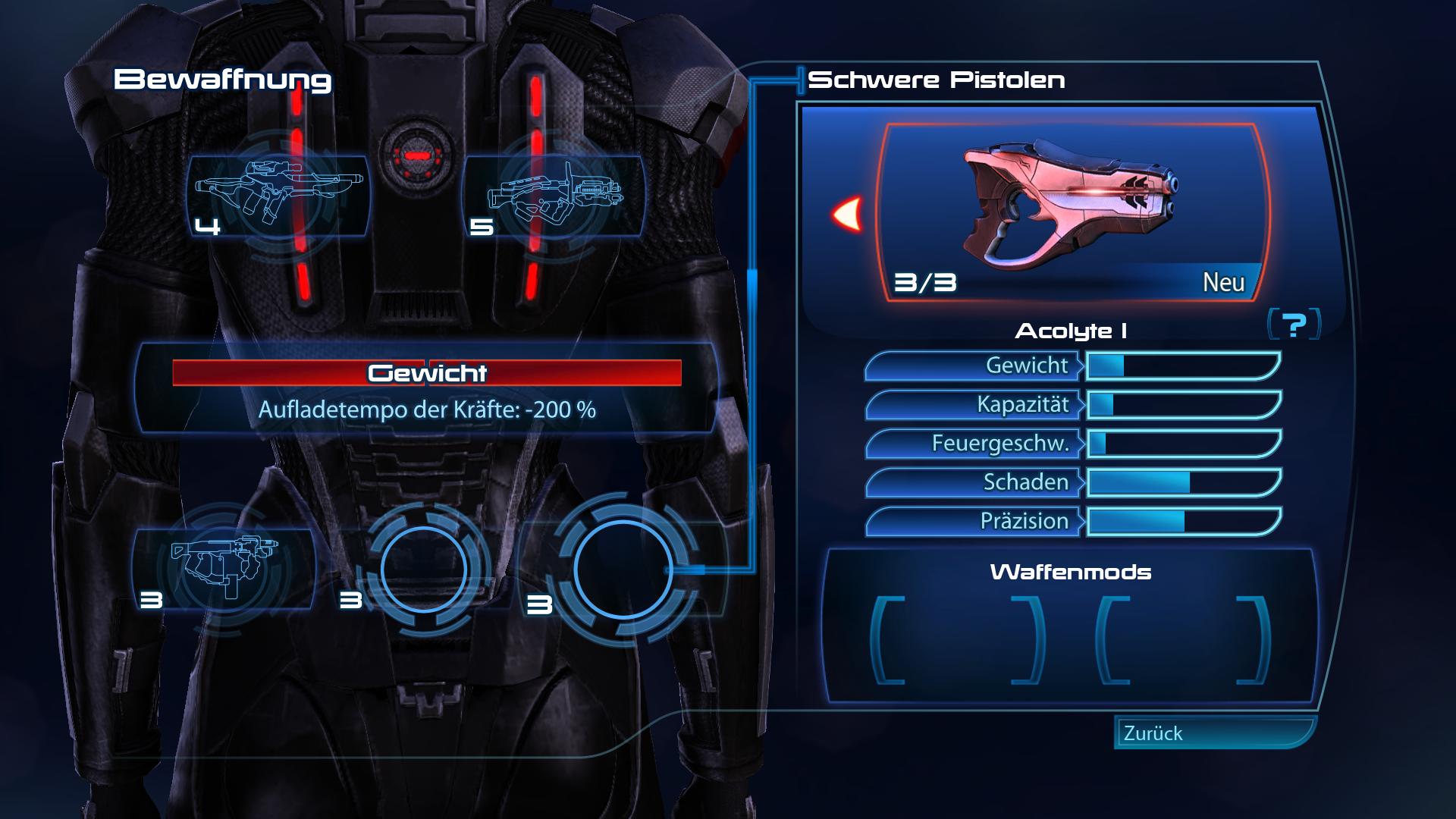Go back with the Zurück button
Image resolution: width=1456 pixels, height=819 pixels.
pyautogui.click(x=1213, y=733)
